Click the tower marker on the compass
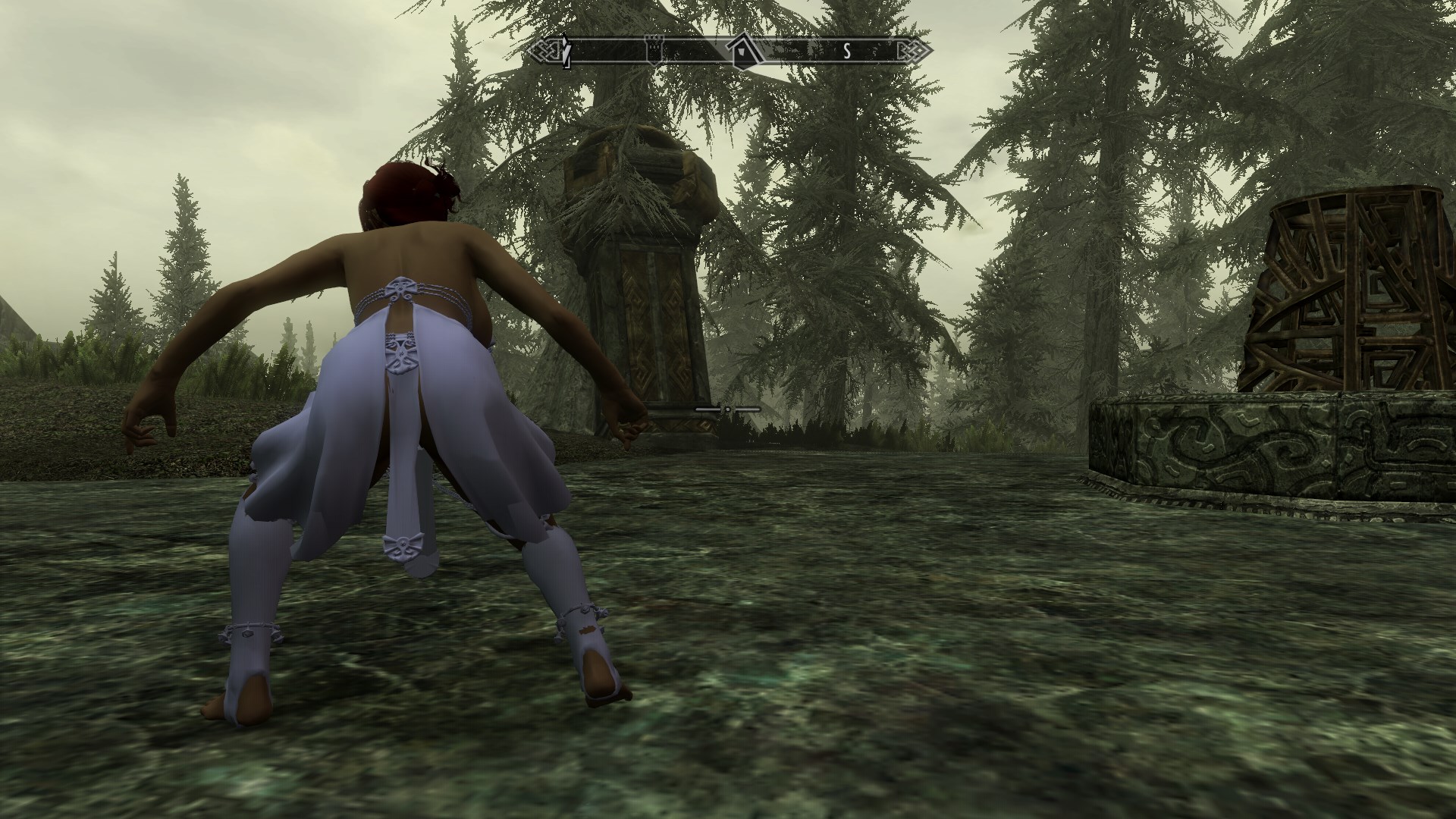This screenshot has width=1456, height=819. 654,50
